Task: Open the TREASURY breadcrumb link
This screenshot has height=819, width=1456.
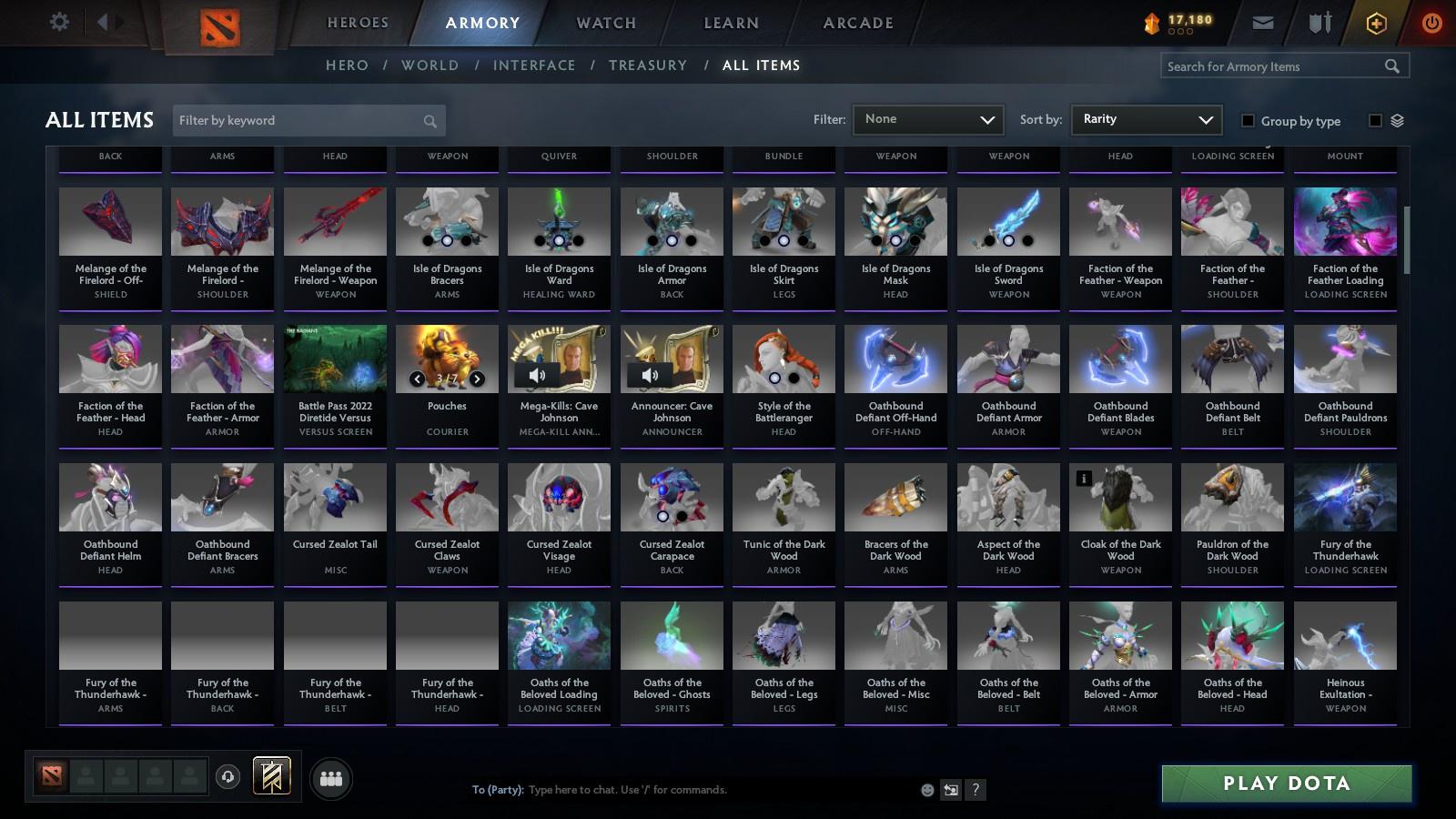Action: [648, 65]
